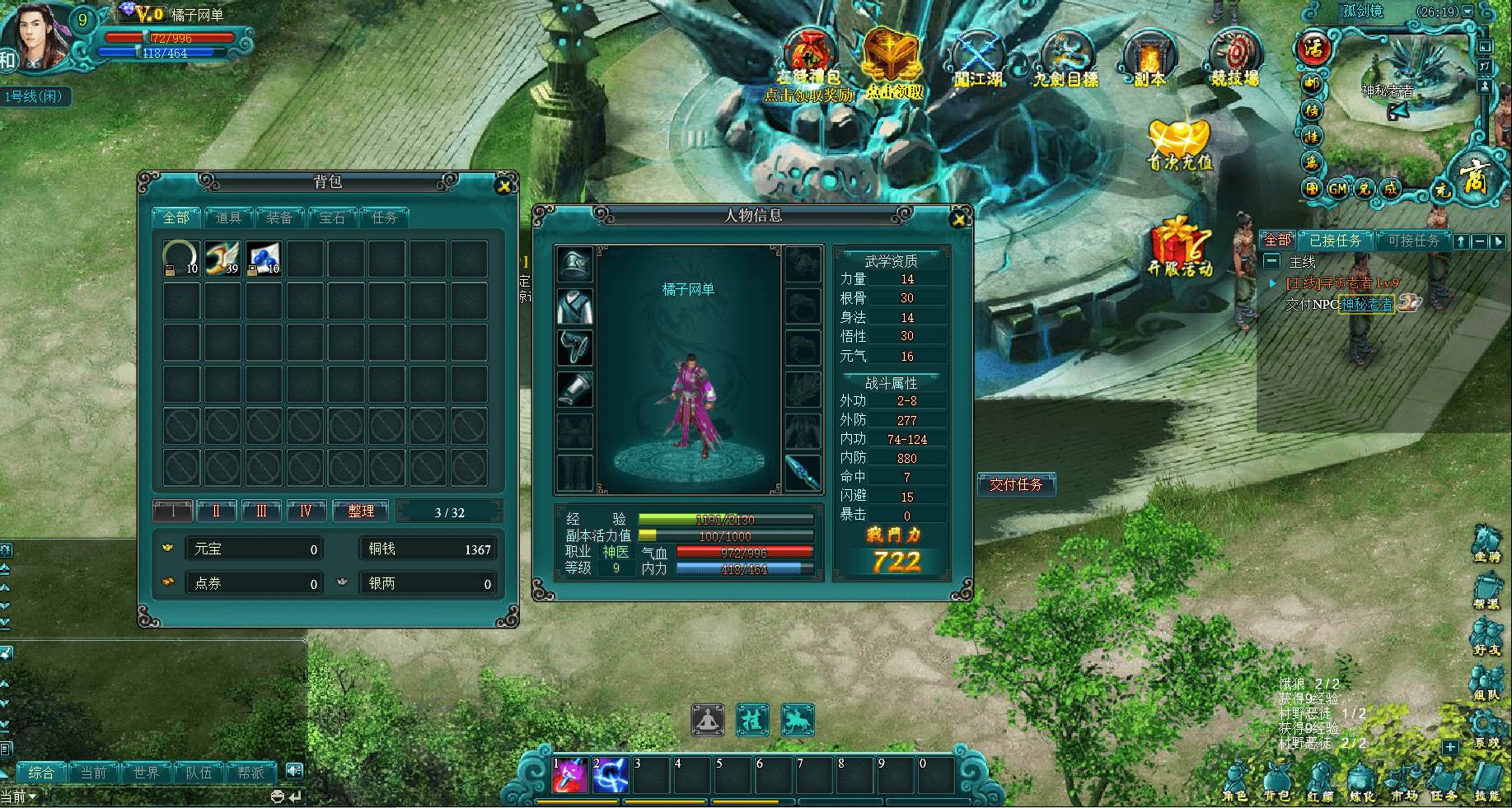Screen dimensions: 1512x808
Task: Click the 神秘老者 NPC quest link
Action: 1366,304
